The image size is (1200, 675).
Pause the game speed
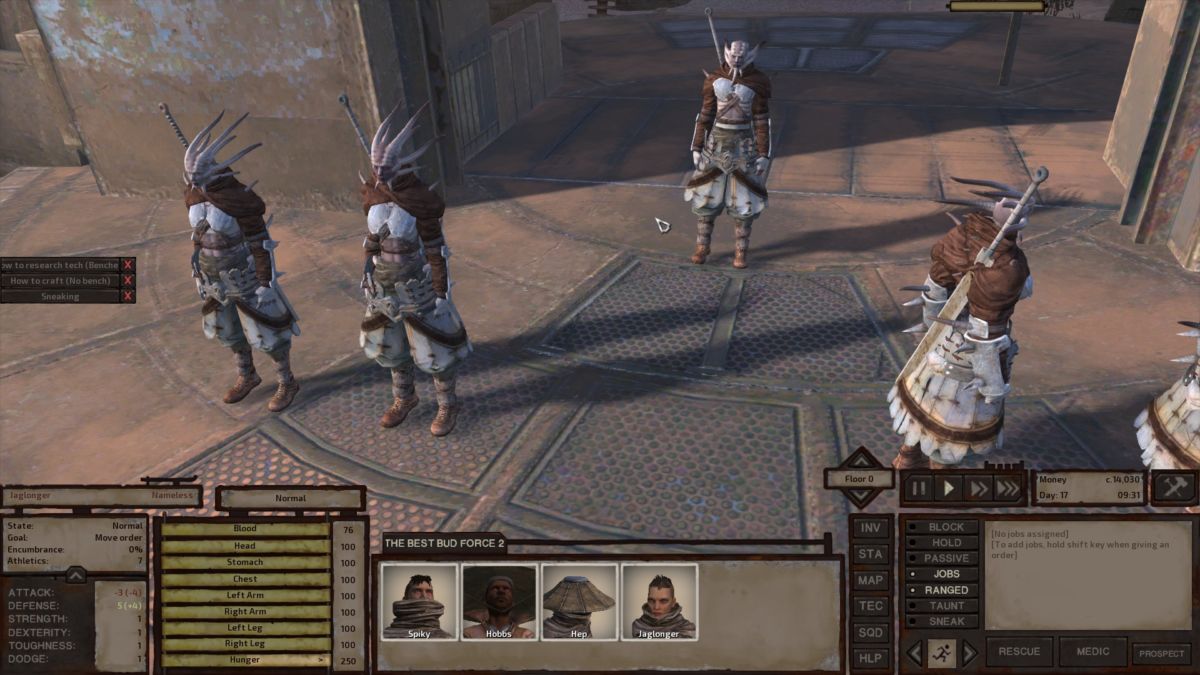coord(918,488)
